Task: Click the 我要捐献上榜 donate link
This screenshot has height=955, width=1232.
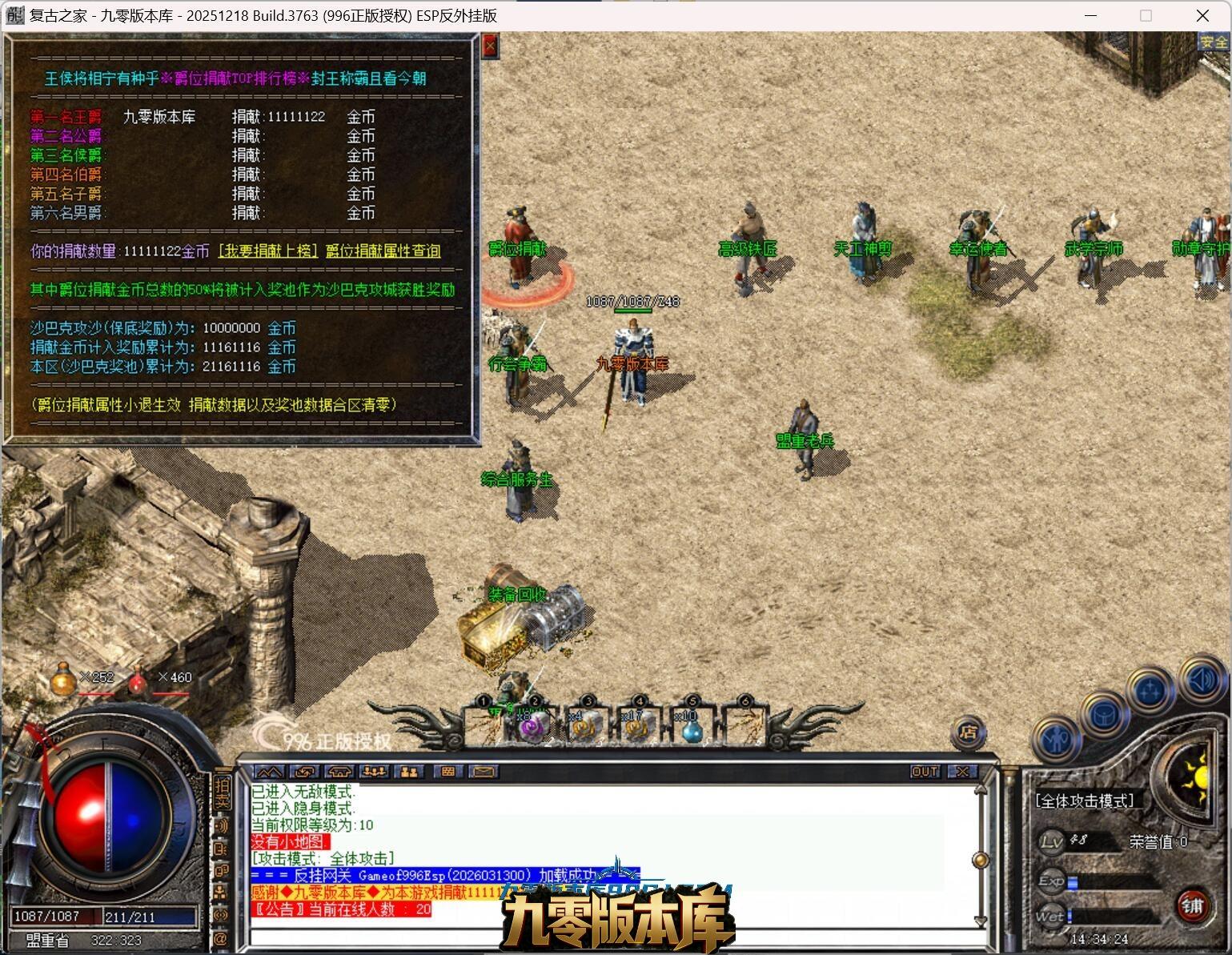Action: point(268,251)
